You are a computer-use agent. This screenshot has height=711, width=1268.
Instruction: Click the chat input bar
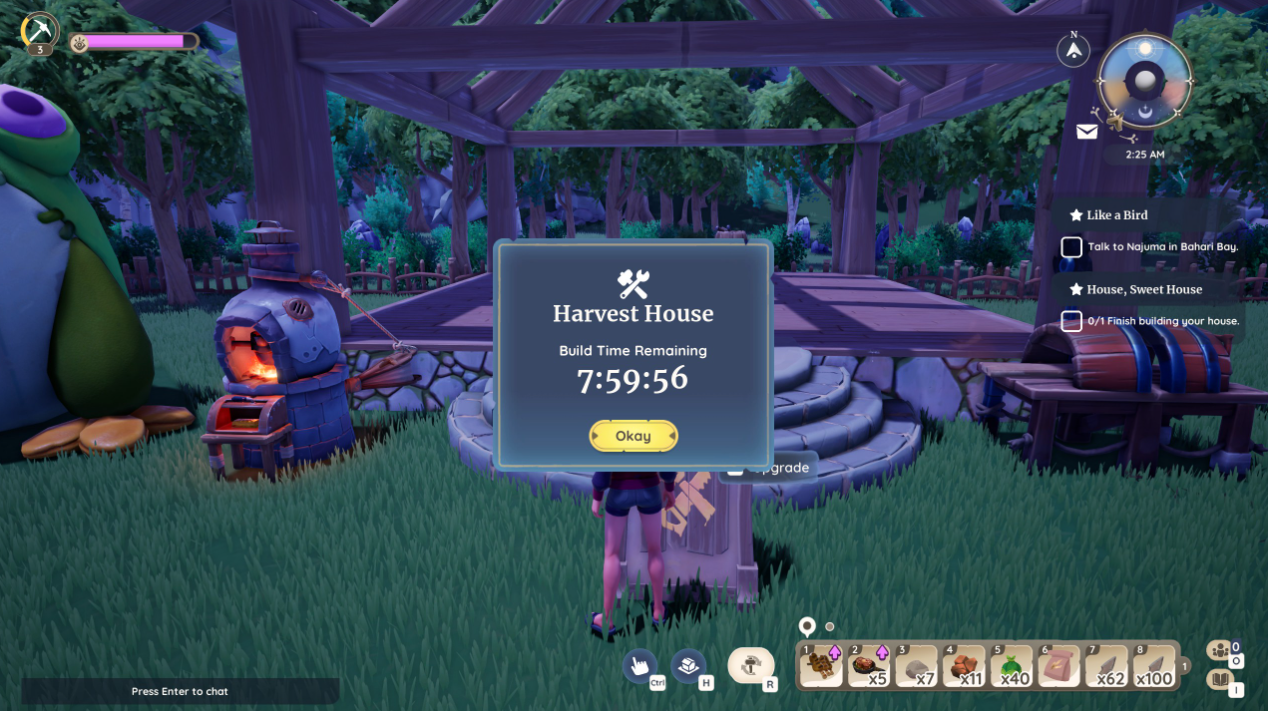[x=180, y=691]
